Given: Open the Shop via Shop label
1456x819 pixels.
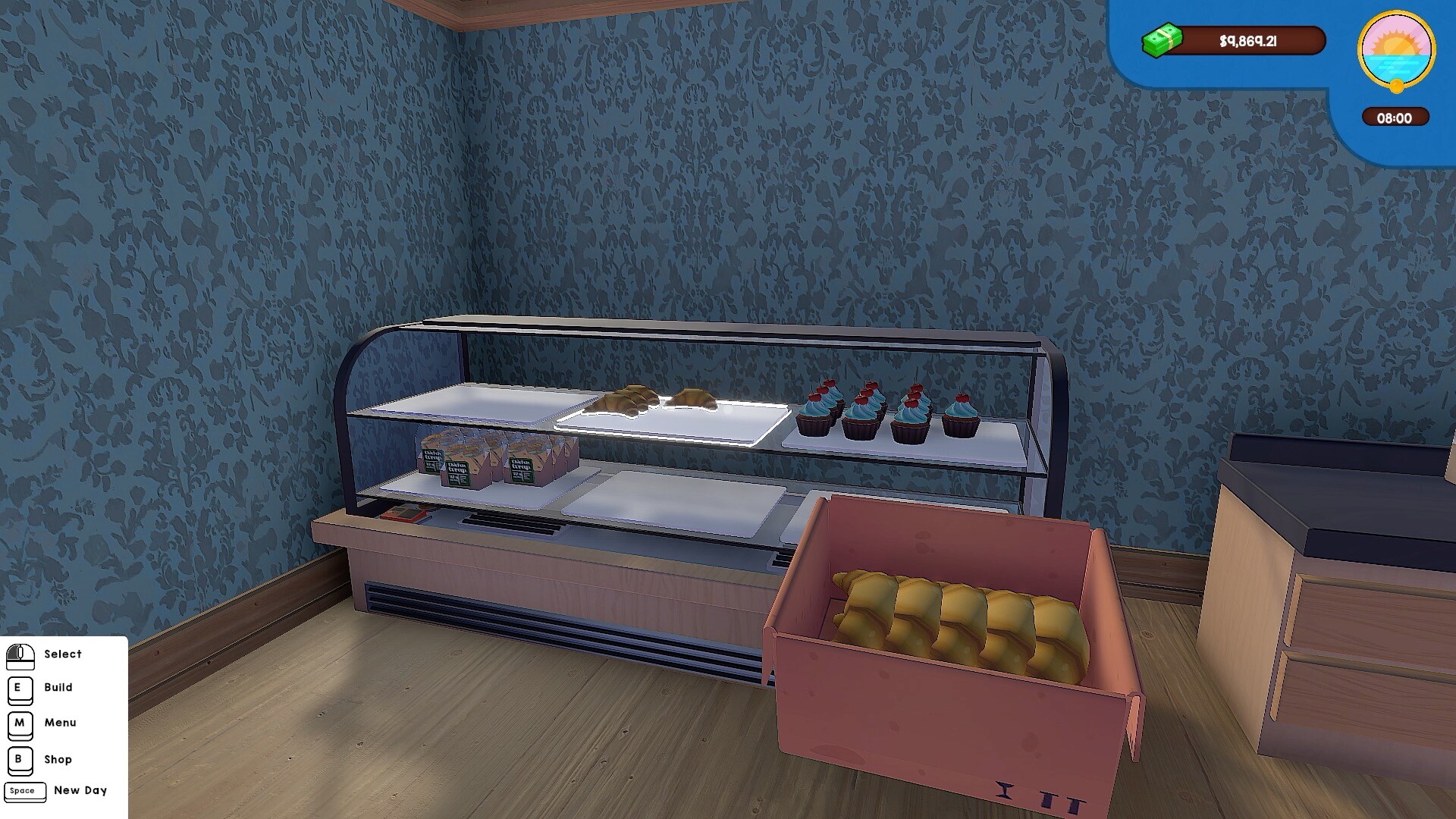Looking at the screenshot, I should [59, 759].
